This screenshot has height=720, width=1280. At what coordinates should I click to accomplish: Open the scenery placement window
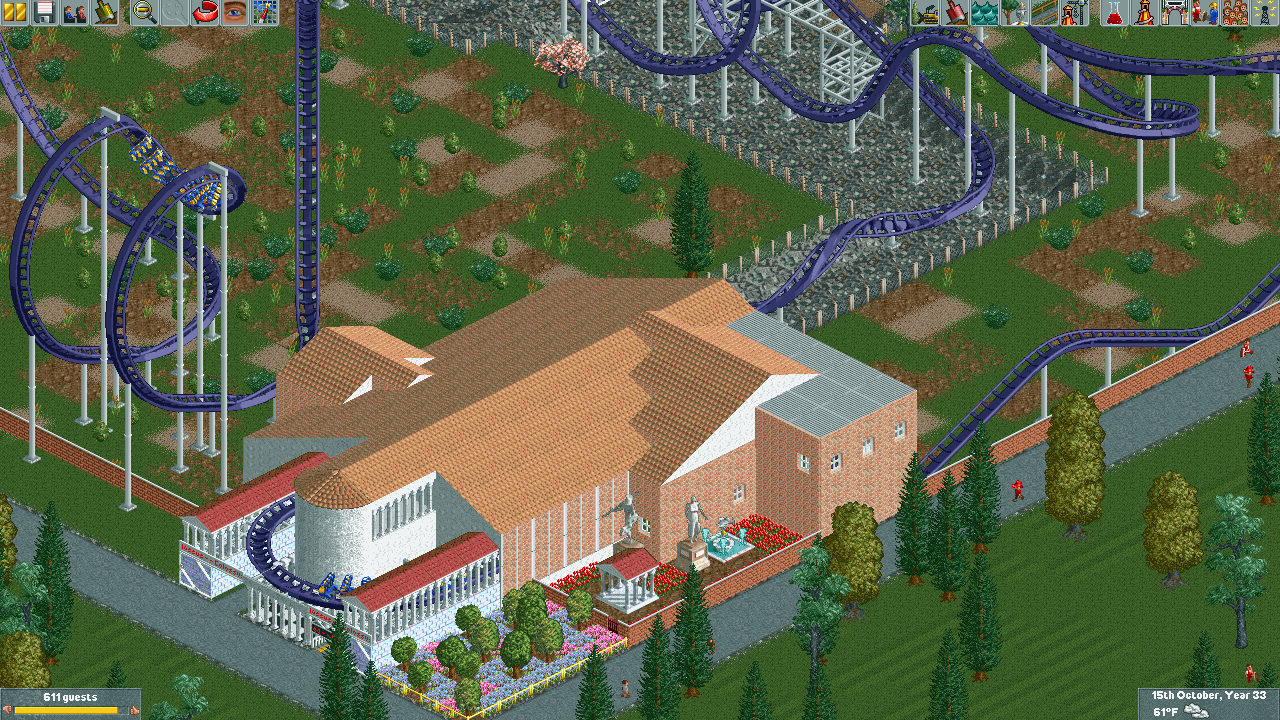click(x=1015, y=12)
